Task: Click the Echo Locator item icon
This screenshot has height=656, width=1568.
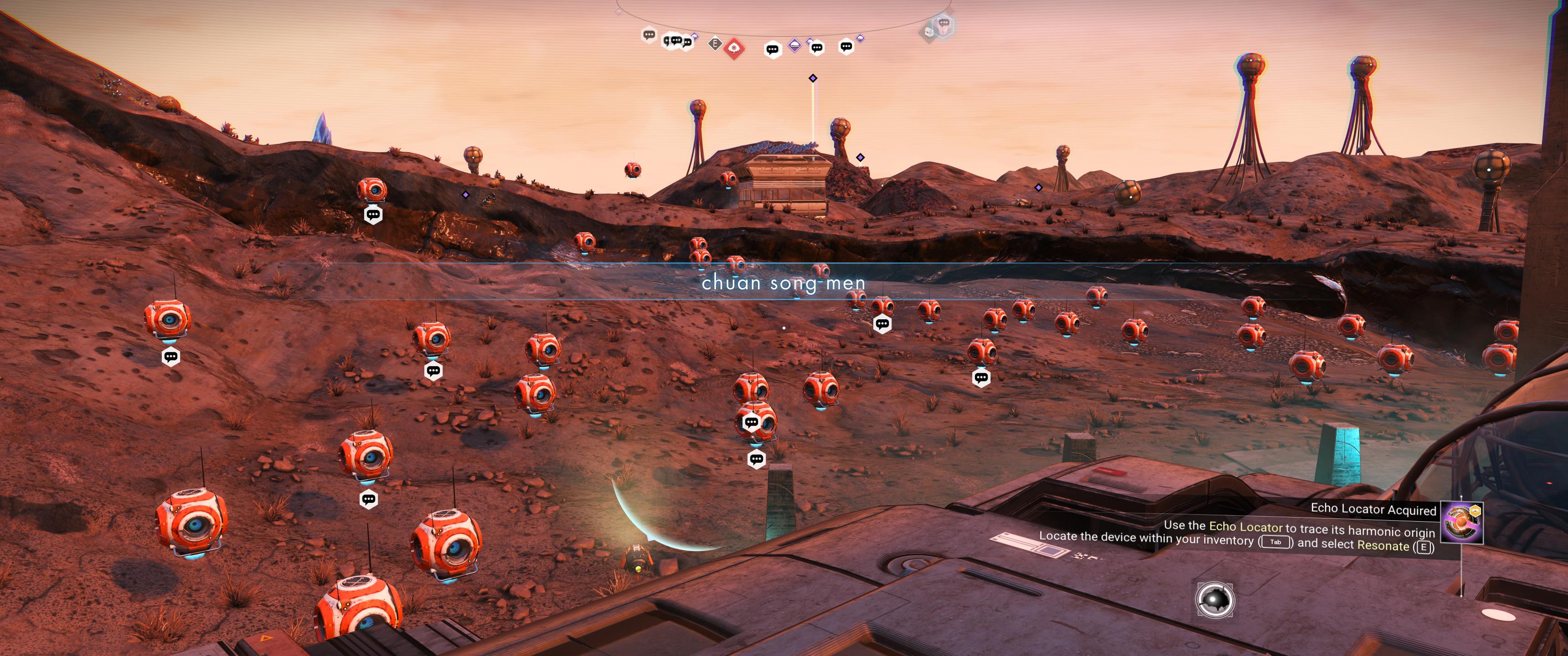Action: (x=1461, y=522)
